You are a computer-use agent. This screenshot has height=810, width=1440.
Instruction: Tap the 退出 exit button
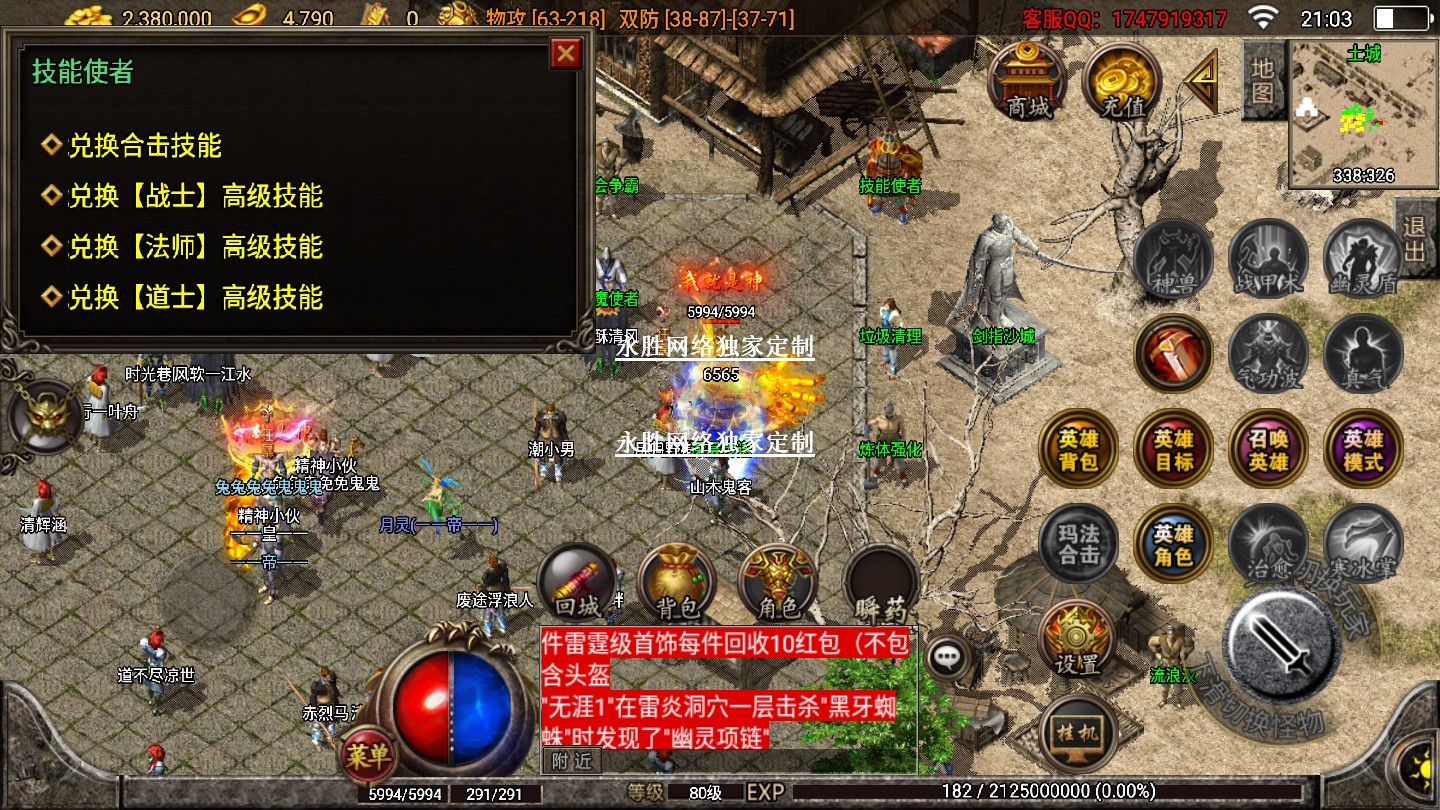coord(1415,238)
